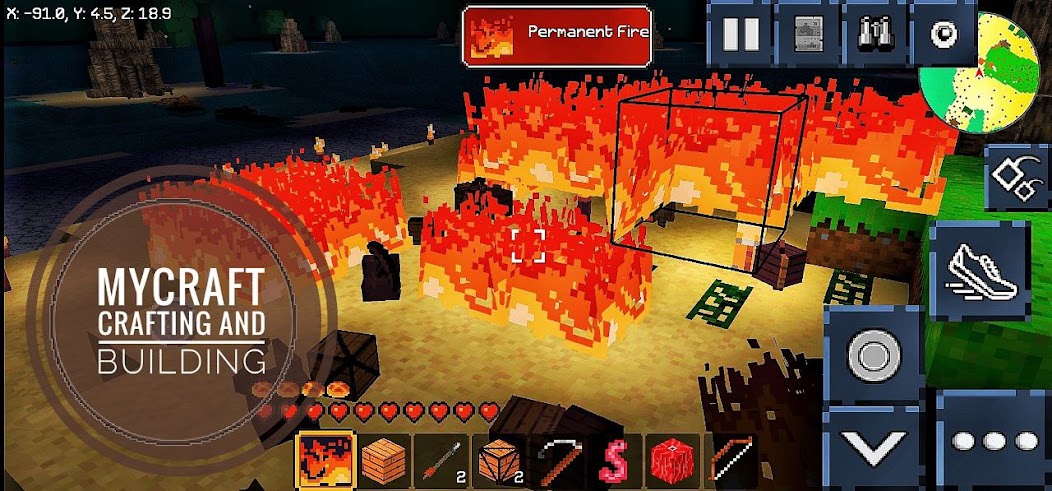This screenshot has height=491, width=1052.
Task: Tap the down arrow descend button
Action: click(x=873, y=446)
